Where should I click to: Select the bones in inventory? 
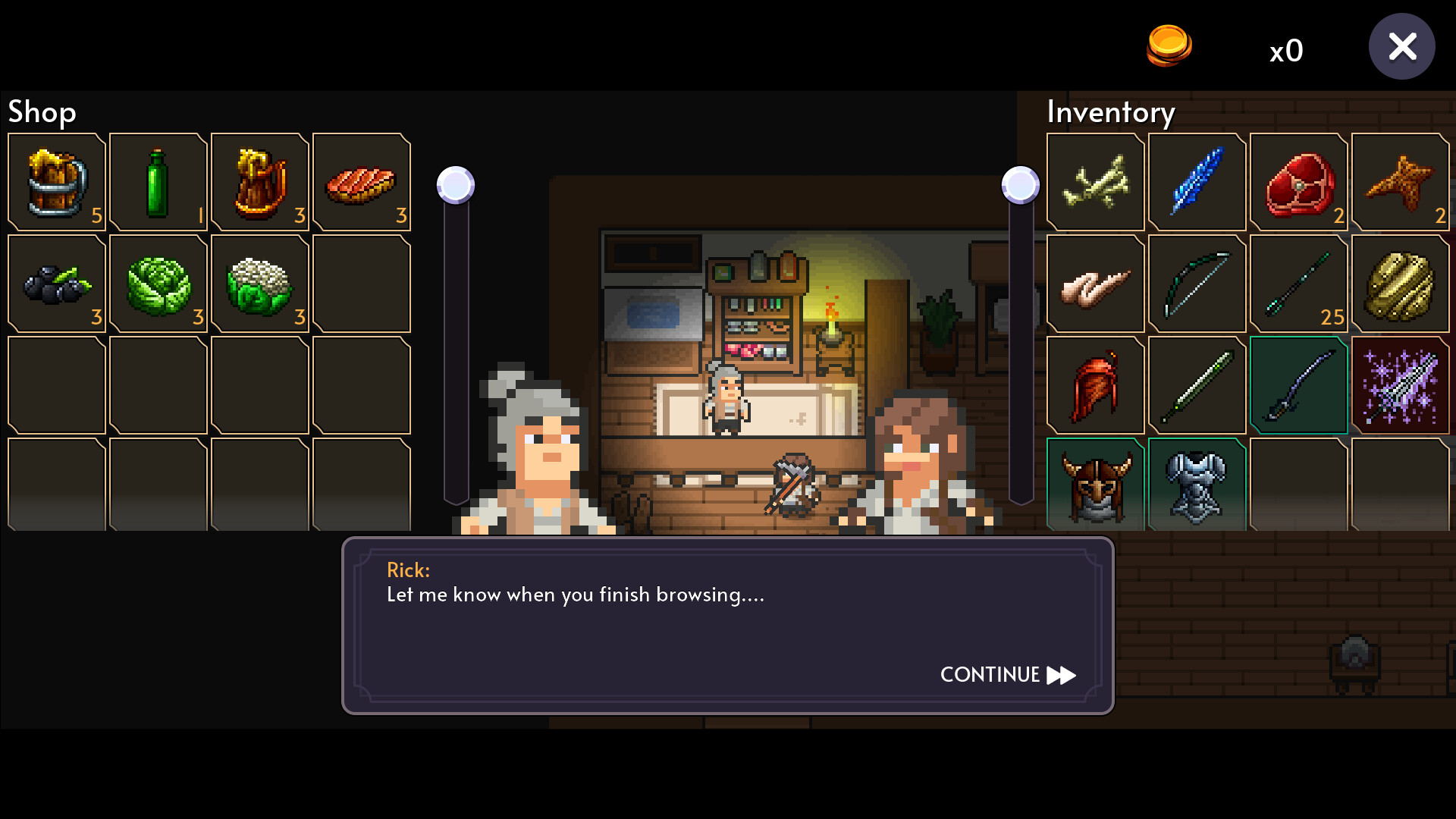(x=1095, y=182)
